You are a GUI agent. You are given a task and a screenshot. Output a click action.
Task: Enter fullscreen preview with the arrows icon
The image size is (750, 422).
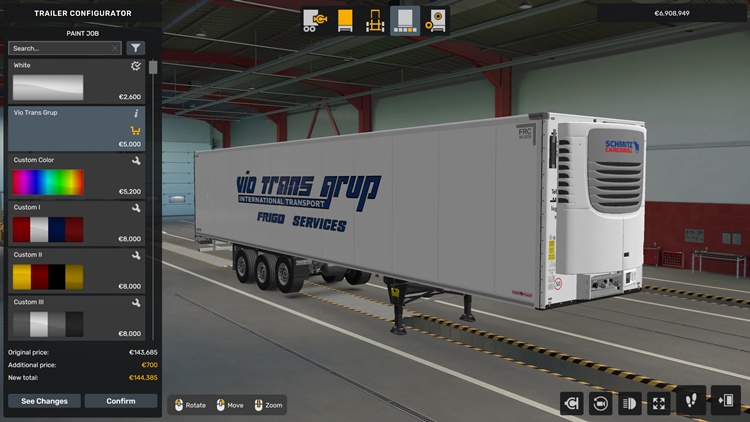pyautogui.click(x=660, y=403)
